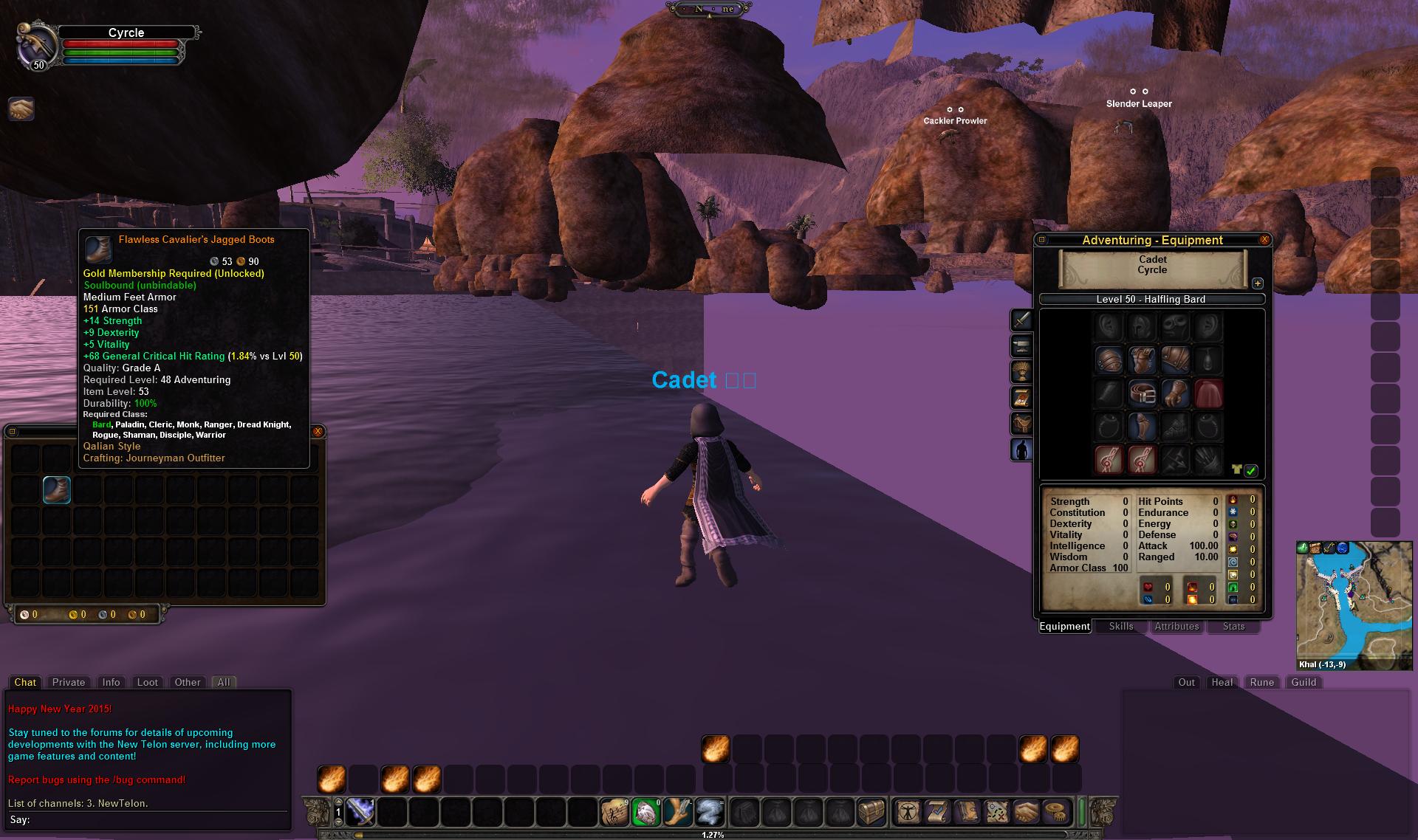Close the inventory bag window
The width and height of the screenshot is (1418, 840).
click(318, 432)
